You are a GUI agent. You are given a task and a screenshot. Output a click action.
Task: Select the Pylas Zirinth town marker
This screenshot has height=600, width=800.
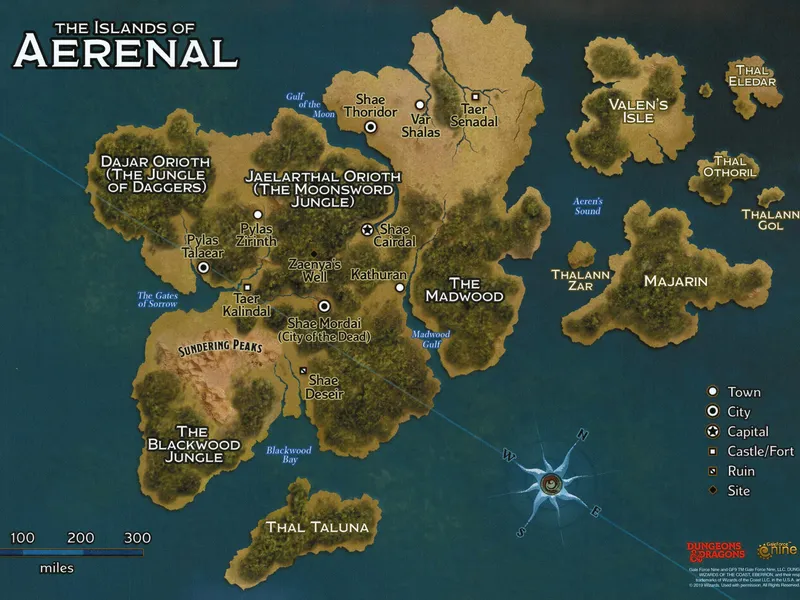tap(258, 214)
